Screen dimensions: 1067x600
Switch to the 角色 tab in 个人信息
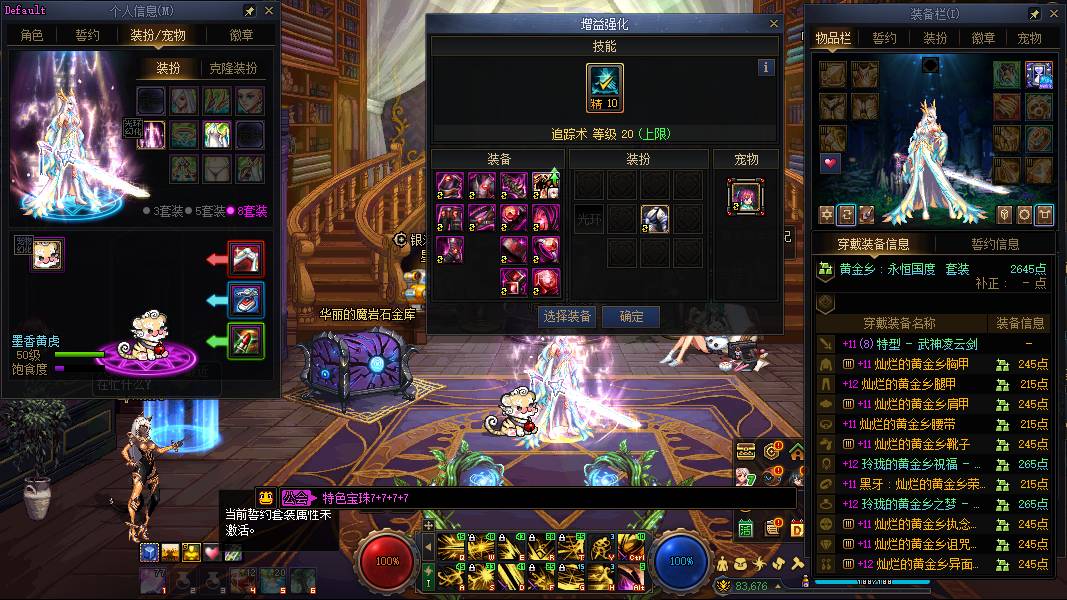point(32,35)
